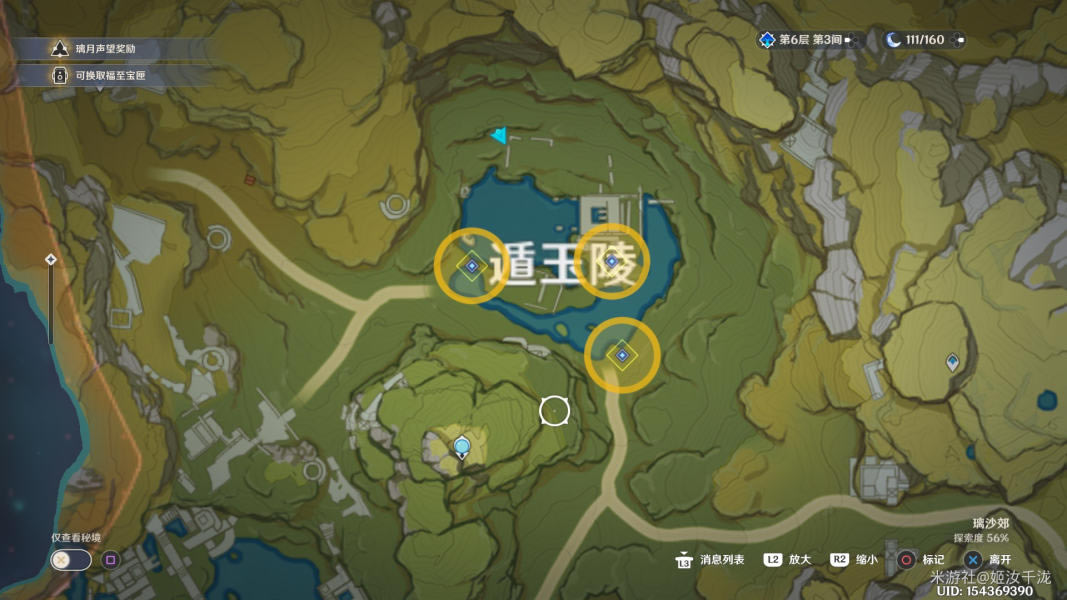Select the large glowing blue teleport waypoint pin
This screenshot has width=1067, height=600.
pos(461,446)
